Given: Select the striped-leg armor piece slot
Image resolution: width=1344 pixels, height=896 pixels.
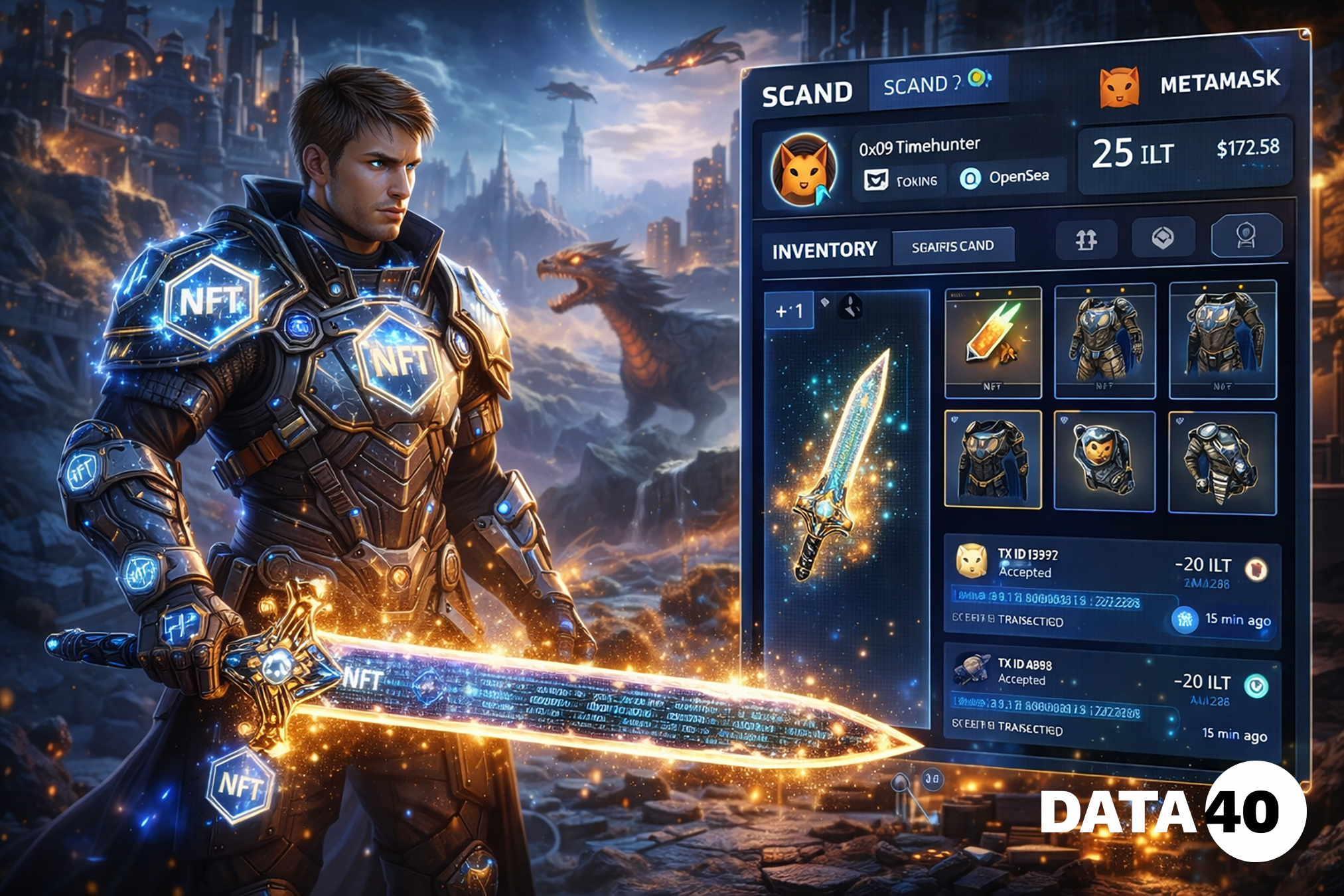Looking at the screenshot, I should [x=1221, y=463].
